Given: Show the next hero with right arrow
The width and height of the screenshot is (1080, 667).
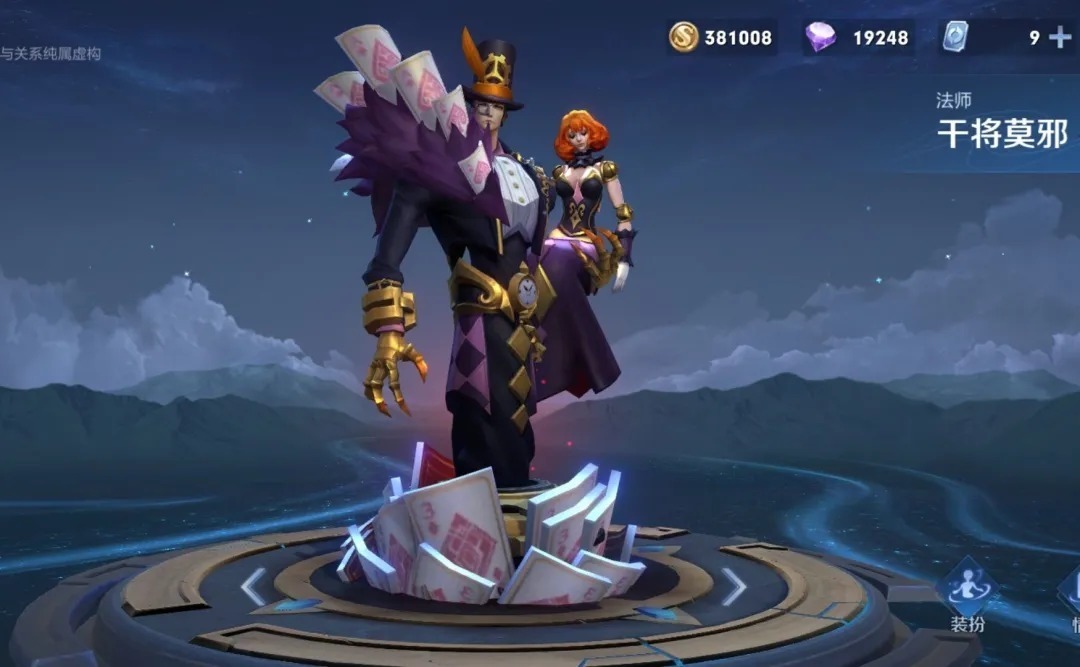Looking at the screenshot, I should click(x=734, y=587).
